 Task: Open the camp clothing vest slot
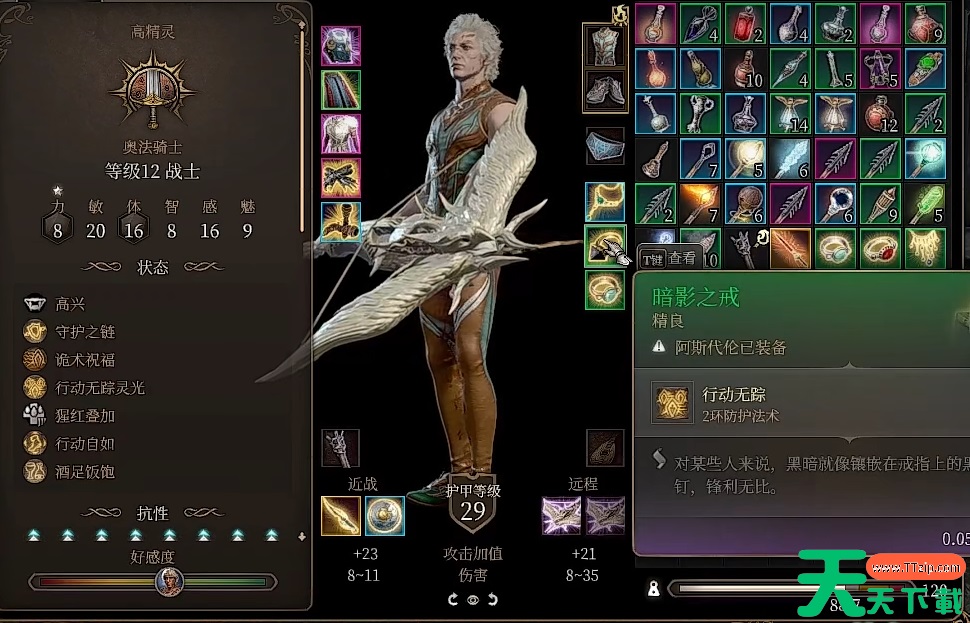pyautogui.click(x=604, y=46)
